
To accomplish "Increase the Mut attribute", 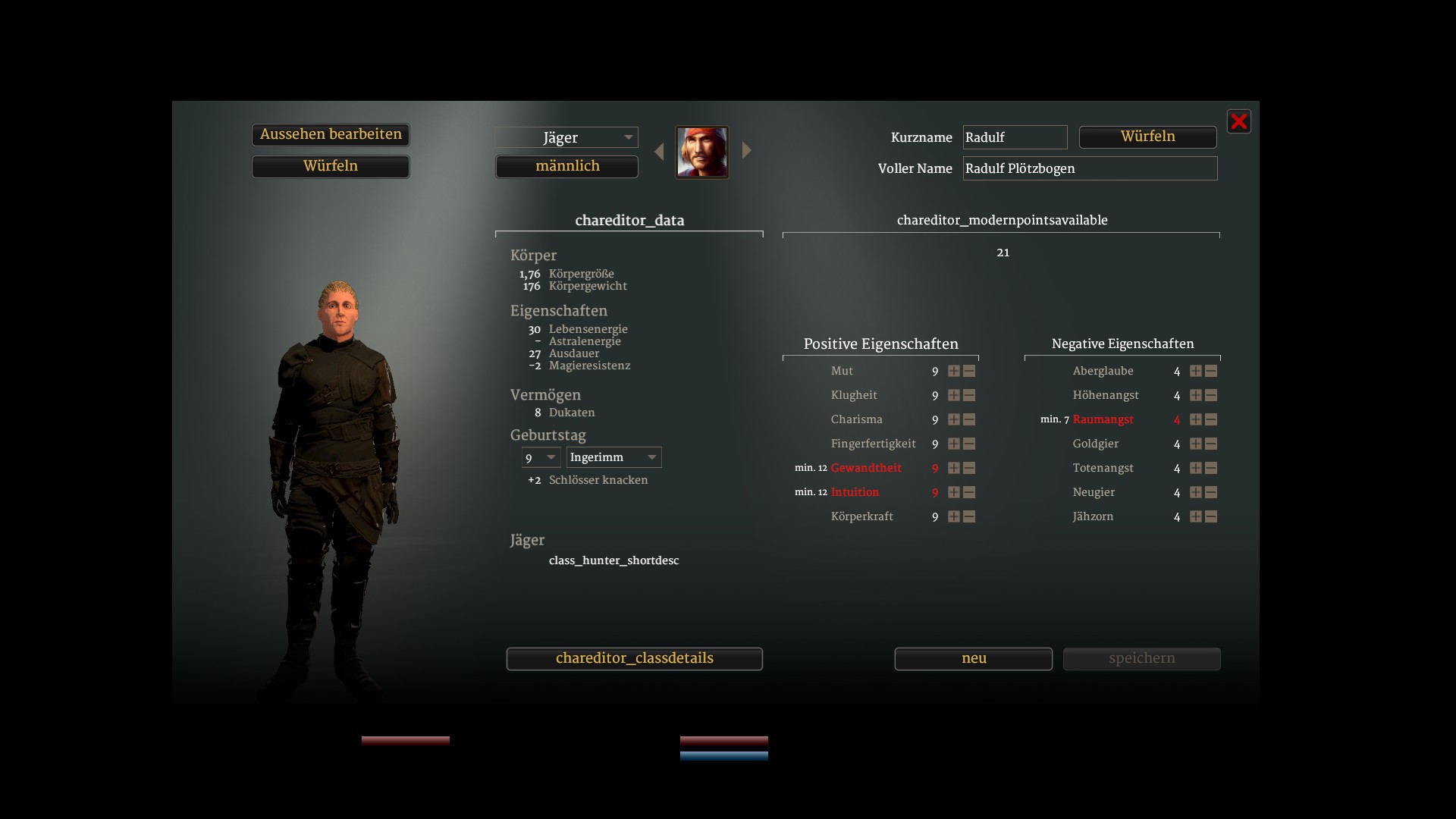I will (x=954, y=371).
